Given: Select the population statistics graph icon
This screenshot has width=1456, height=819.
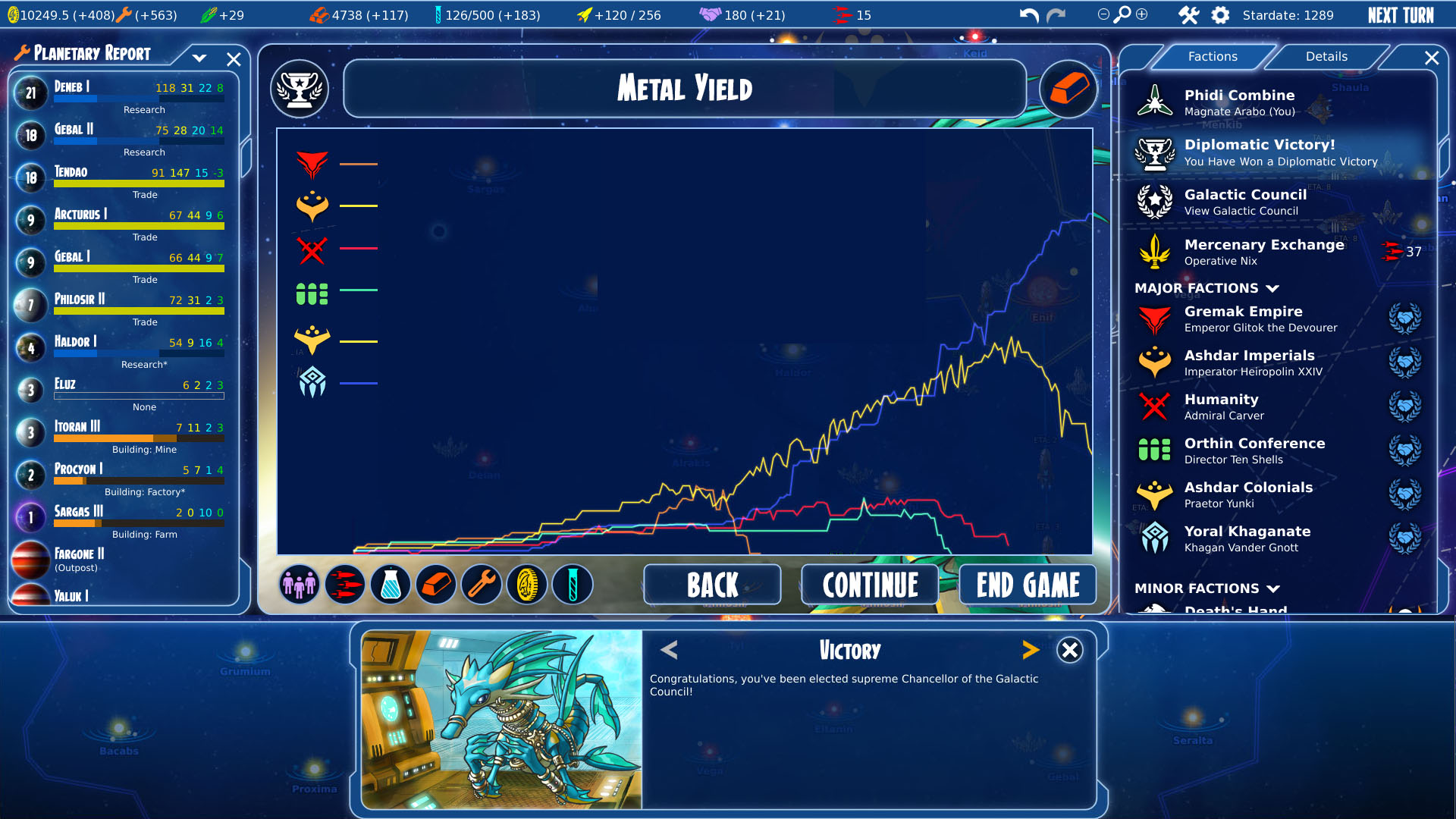Looking at the screenshot, I should point(299,585).
